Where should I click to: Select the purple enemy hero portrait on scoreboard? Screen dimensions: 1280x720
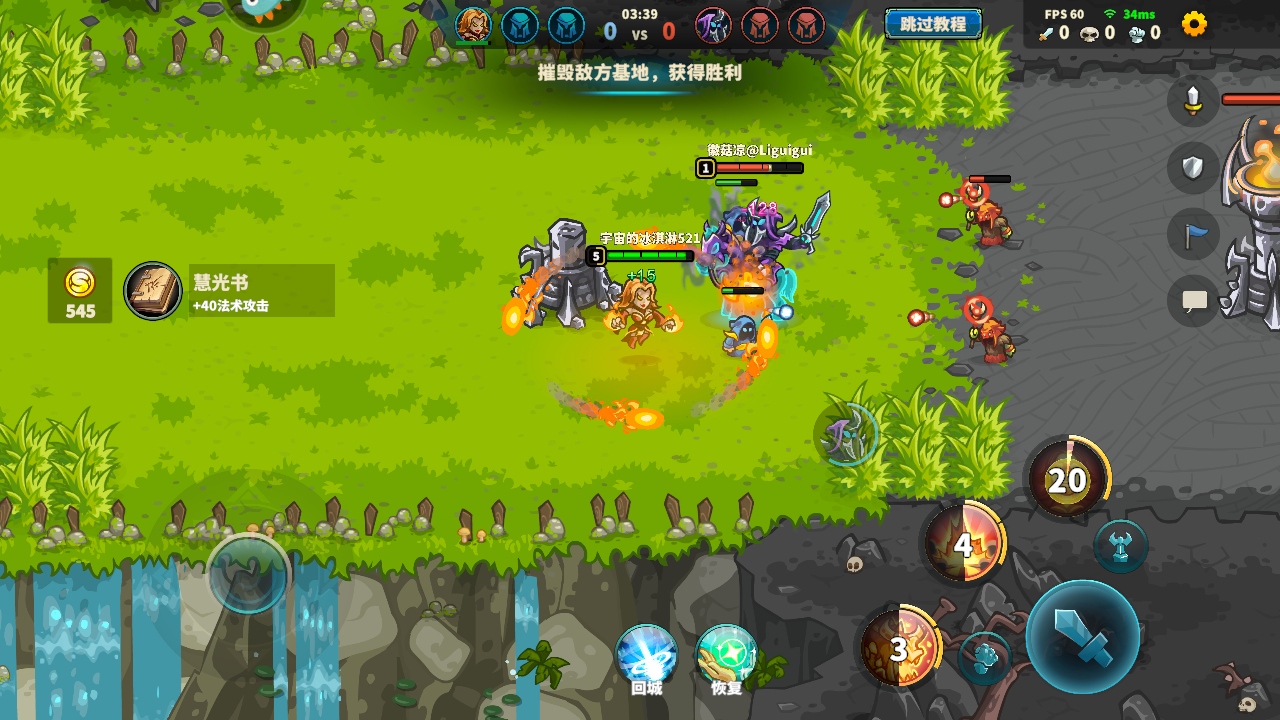[x=713, y=25]
